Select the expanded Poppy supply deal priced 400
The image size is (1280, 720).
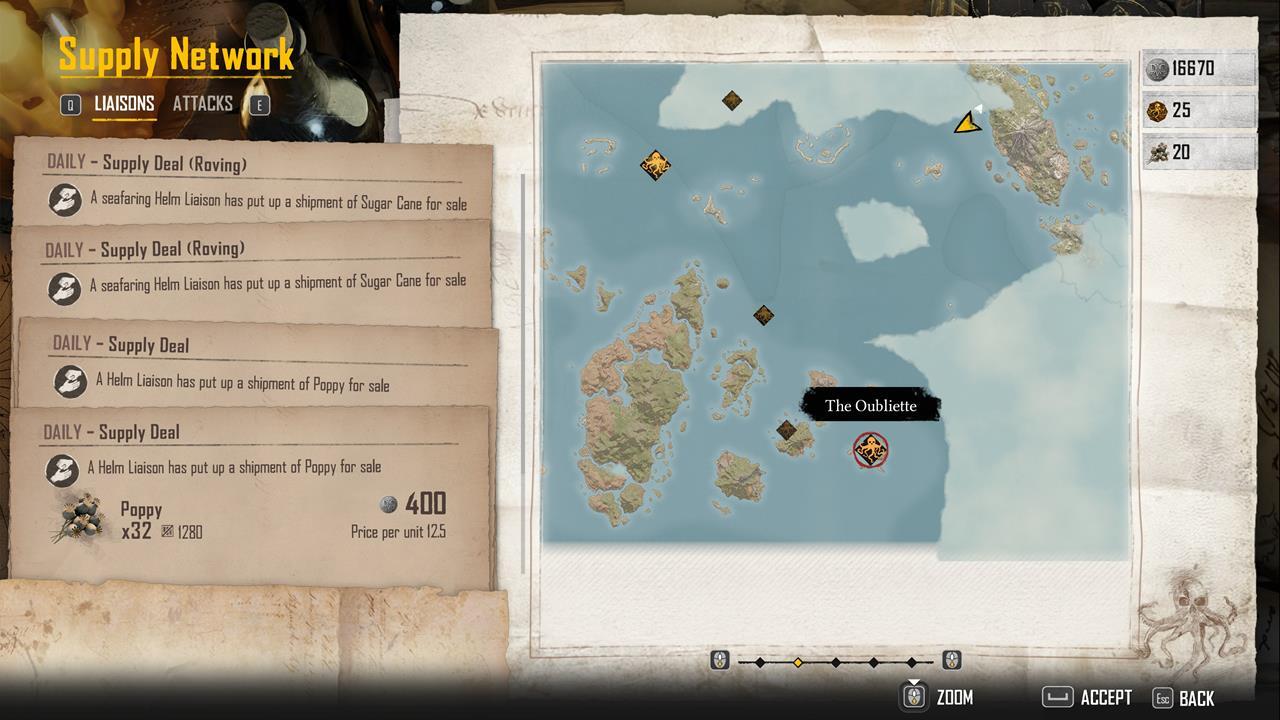tap(250, 495)
